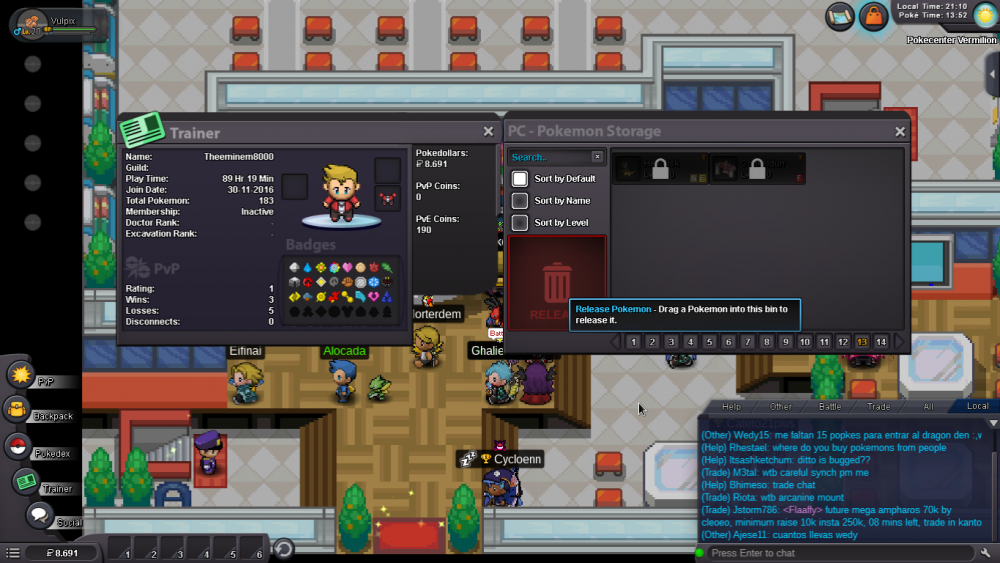Image resolution: width=1000 pixels, height=563 pixels.
Task: Open chat settings wrench icon
Action: pyautogui.click(x=987, y=553)
